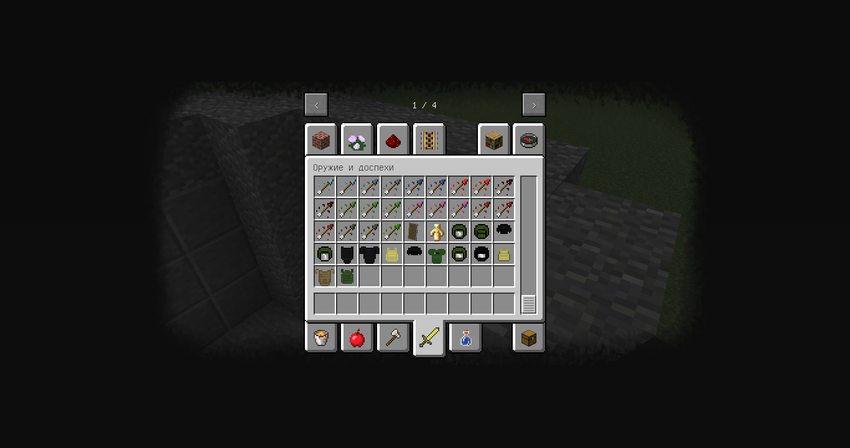Switch to the pink flower Decoration tab

pyautogui.click(x=356, y=140)
